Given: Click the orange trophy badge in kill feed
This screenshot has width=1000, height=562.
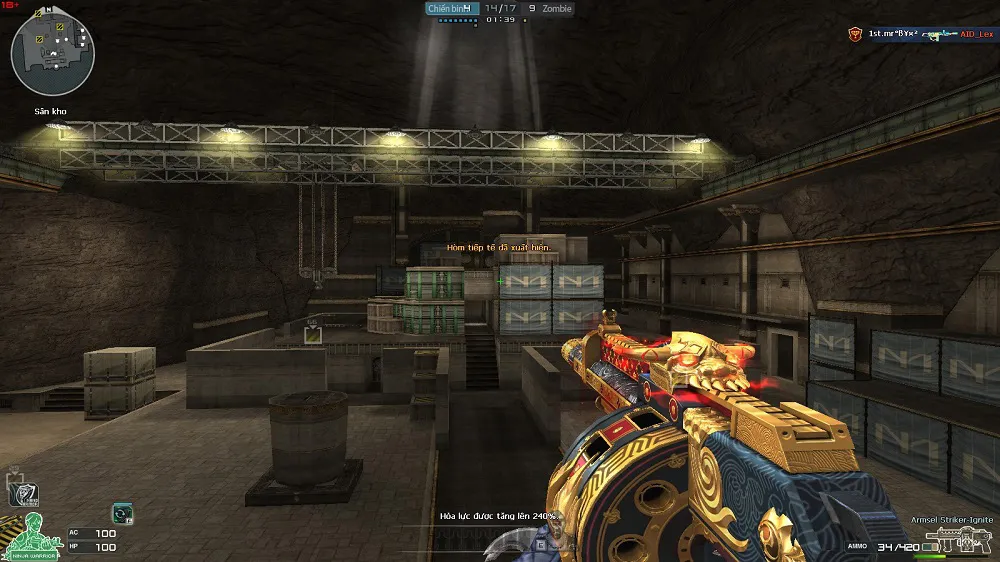Looking at the screenshot, I should [855, 34].
